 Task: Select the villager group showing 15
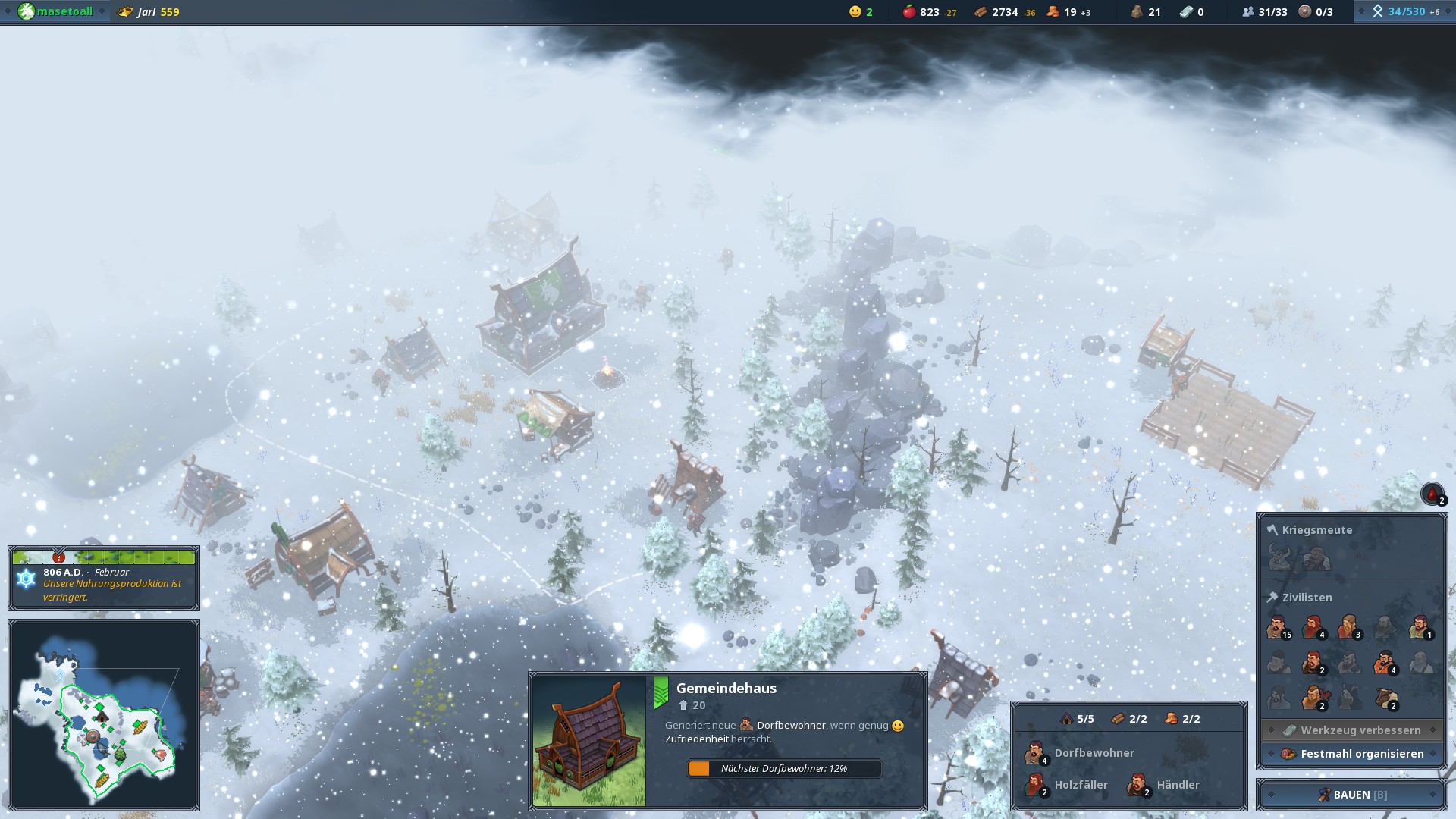[x=1278, y=628]
